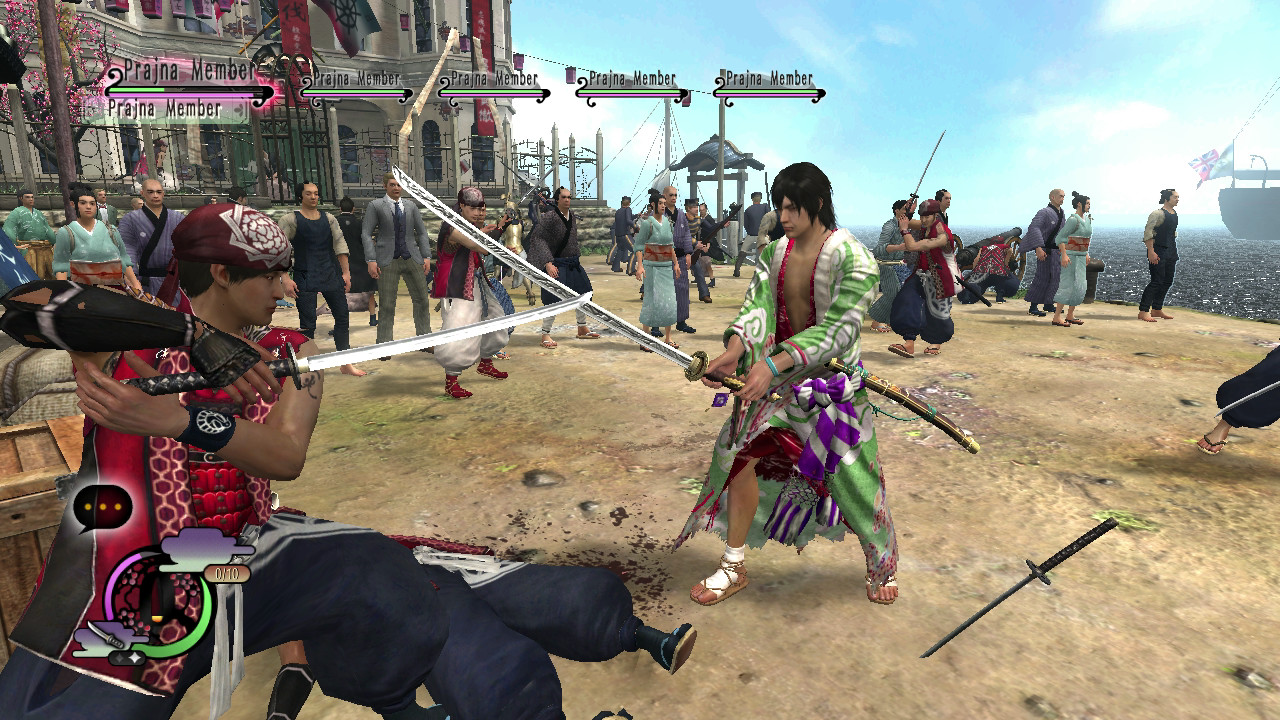Click the cloud frame around the sub-weapon icon

91,638
